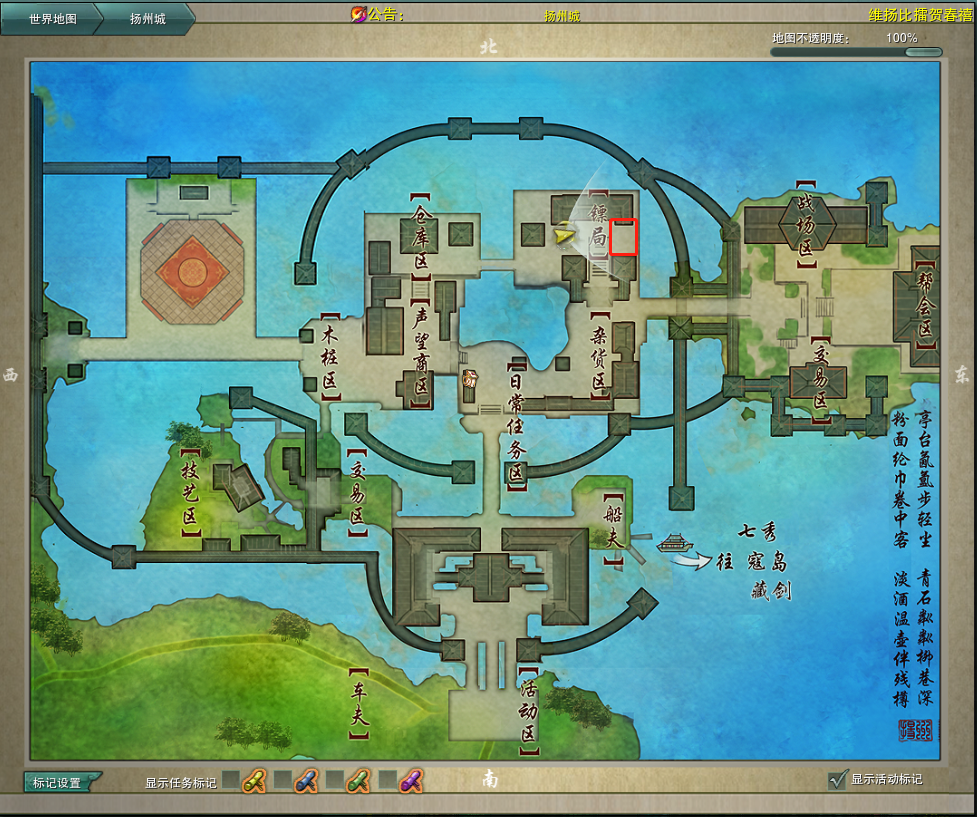
Task: Toggle the green scroll task marker checkbox
Action: [x=335, y=779]
